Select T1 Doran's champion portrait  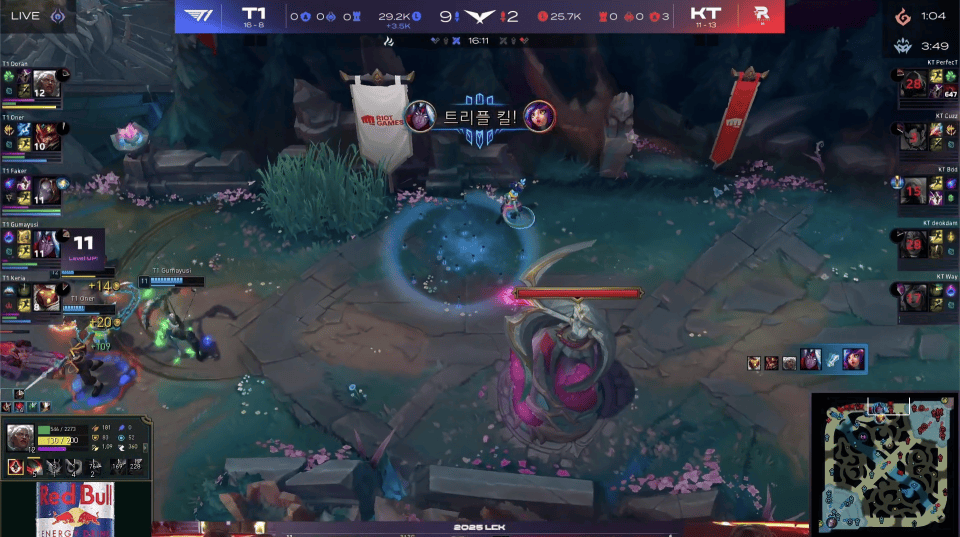click(45, 84)
